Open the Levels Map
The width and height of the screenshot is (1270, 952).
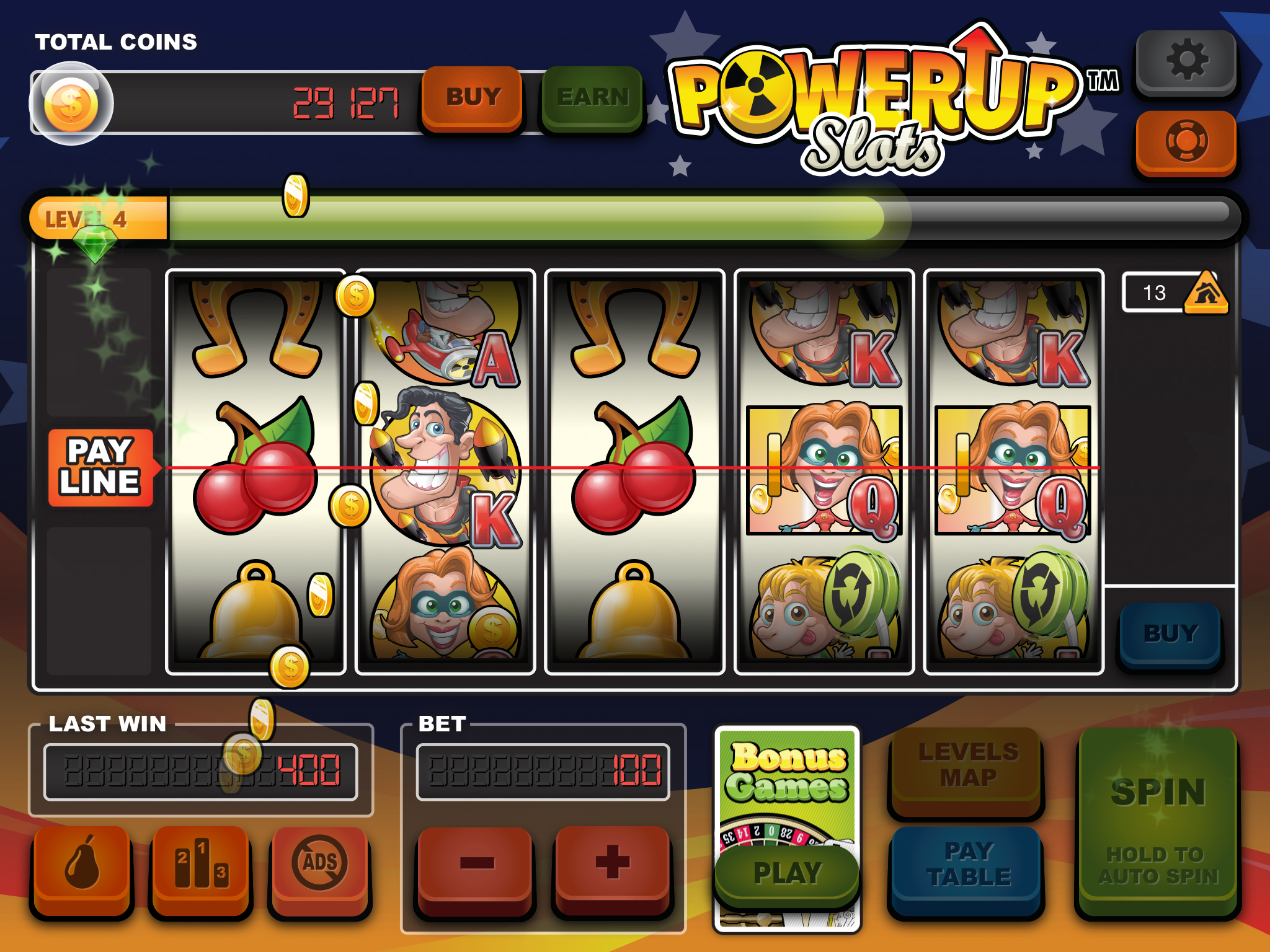[x=968, y=767]
